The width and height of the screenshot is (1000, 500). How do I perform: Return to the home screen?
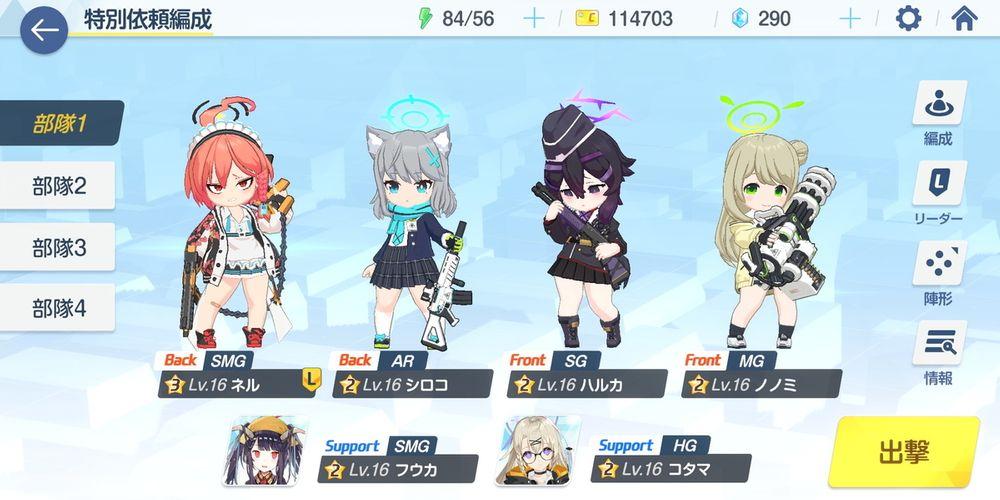pos(964,18)
